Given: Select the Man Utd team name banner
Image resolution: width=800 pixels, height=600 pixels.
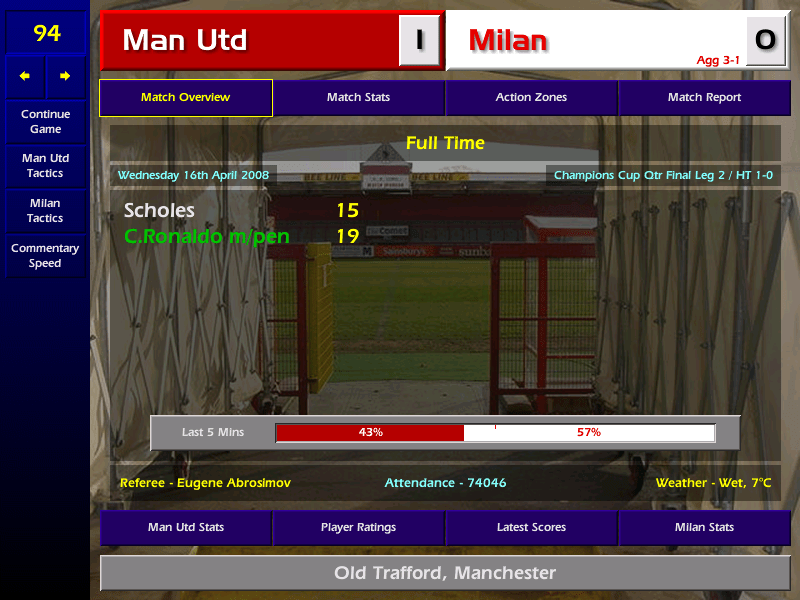Looking at the screenshot, I should (x=250, y=41).
